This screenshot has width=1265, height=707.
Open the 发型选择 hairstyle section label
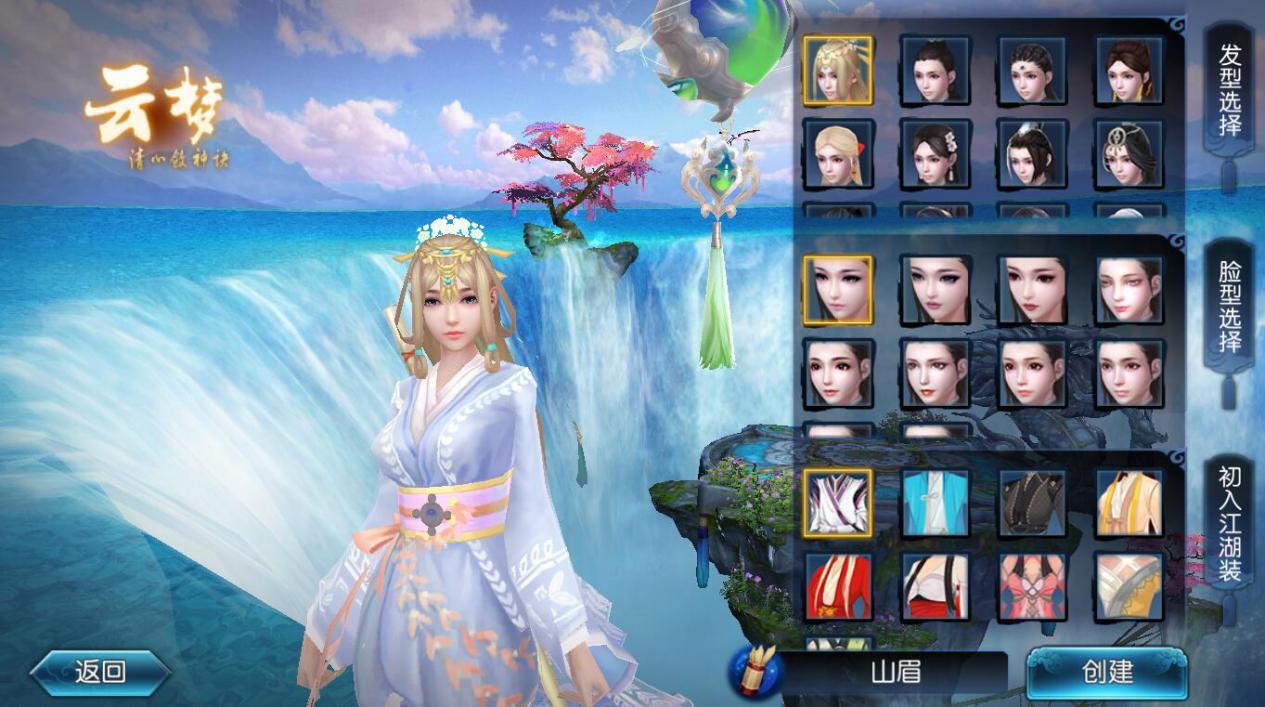(1229, 90)
